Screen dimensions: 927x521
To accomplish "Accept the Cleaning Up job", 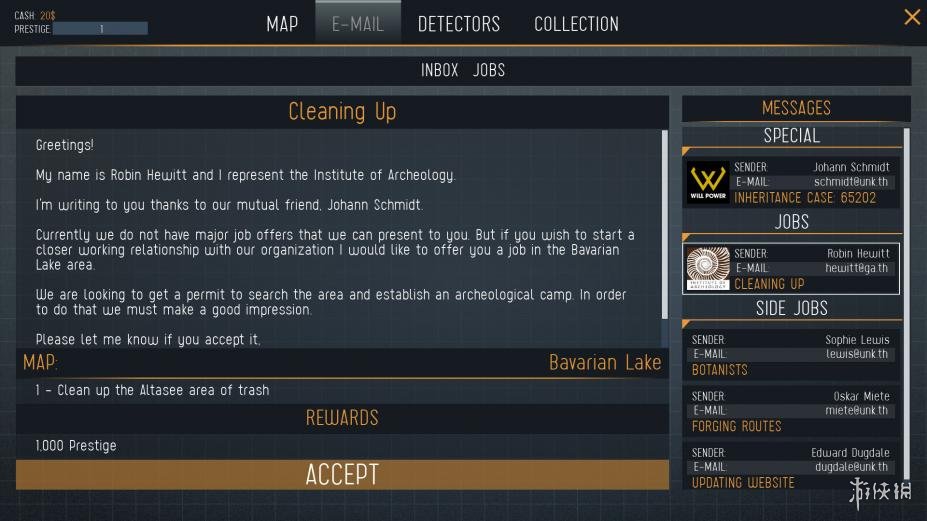I will pos(342,474).
